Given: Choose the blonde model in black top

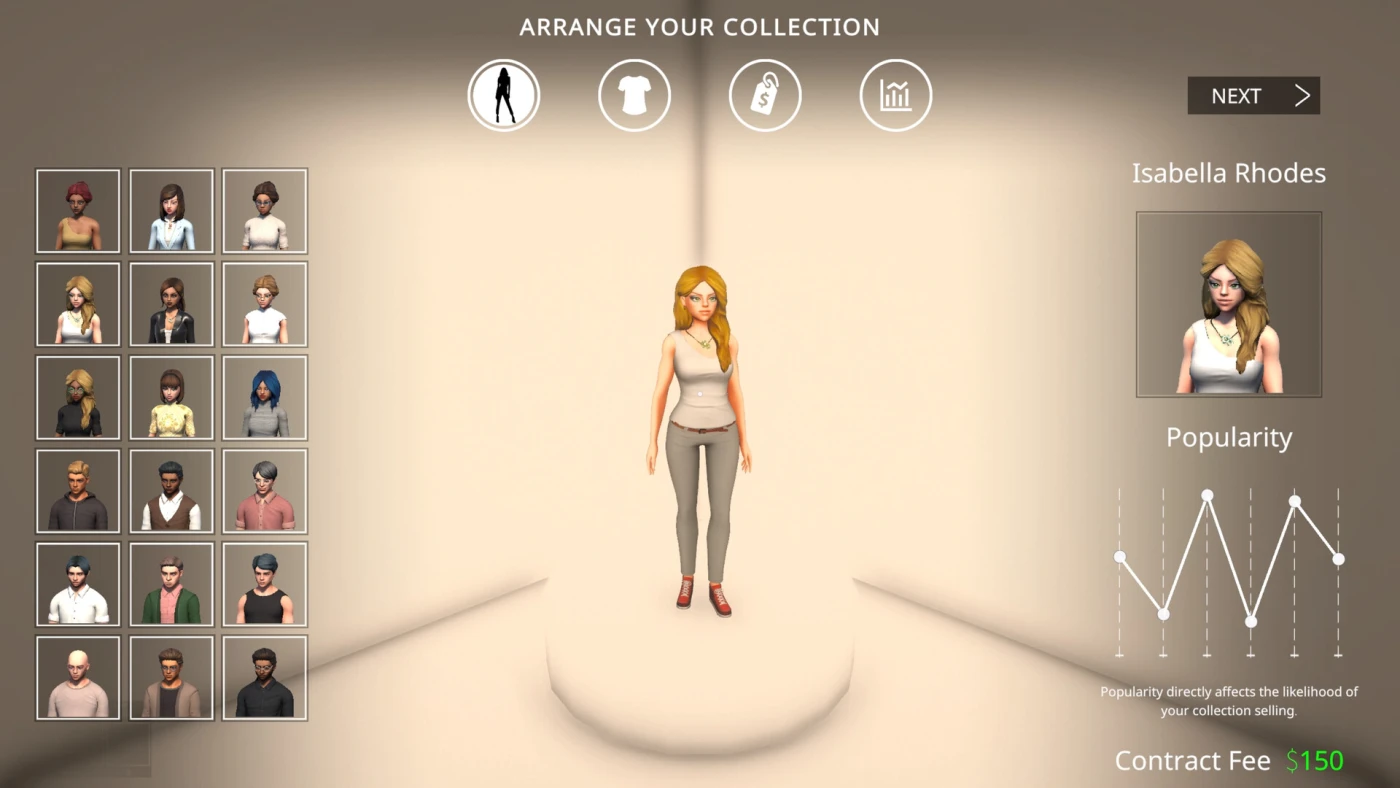Looking at the screenshot, I should tap(78, 397).
